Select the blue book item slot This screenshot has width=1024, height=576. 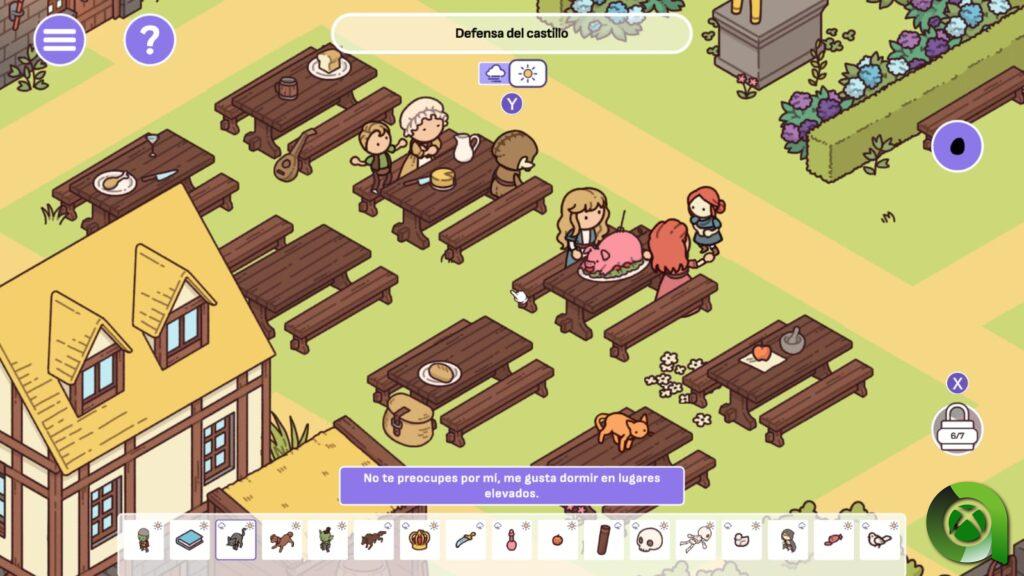tap(189, 540)
